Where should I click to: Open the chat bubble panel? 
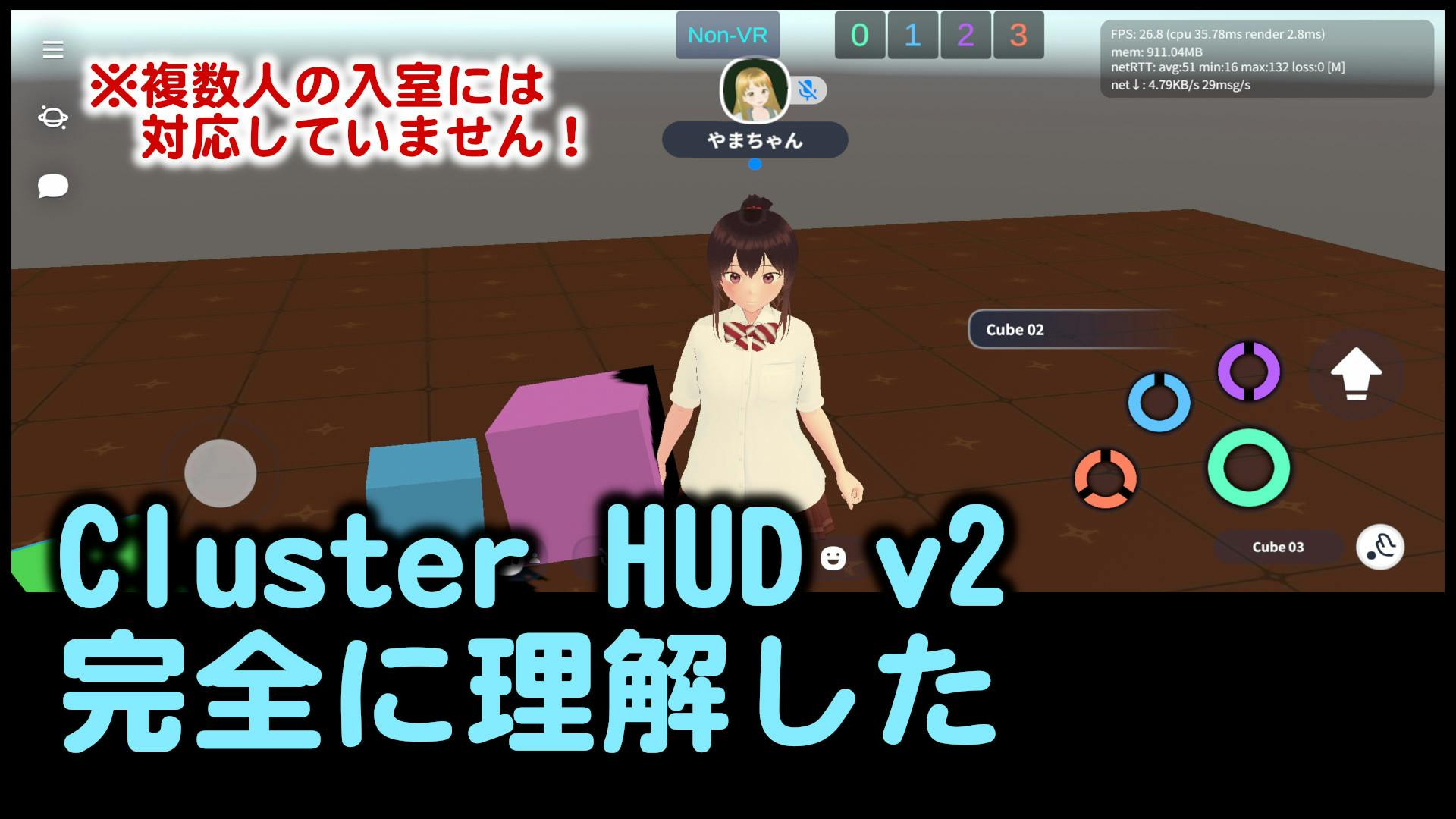coord(53,184)
